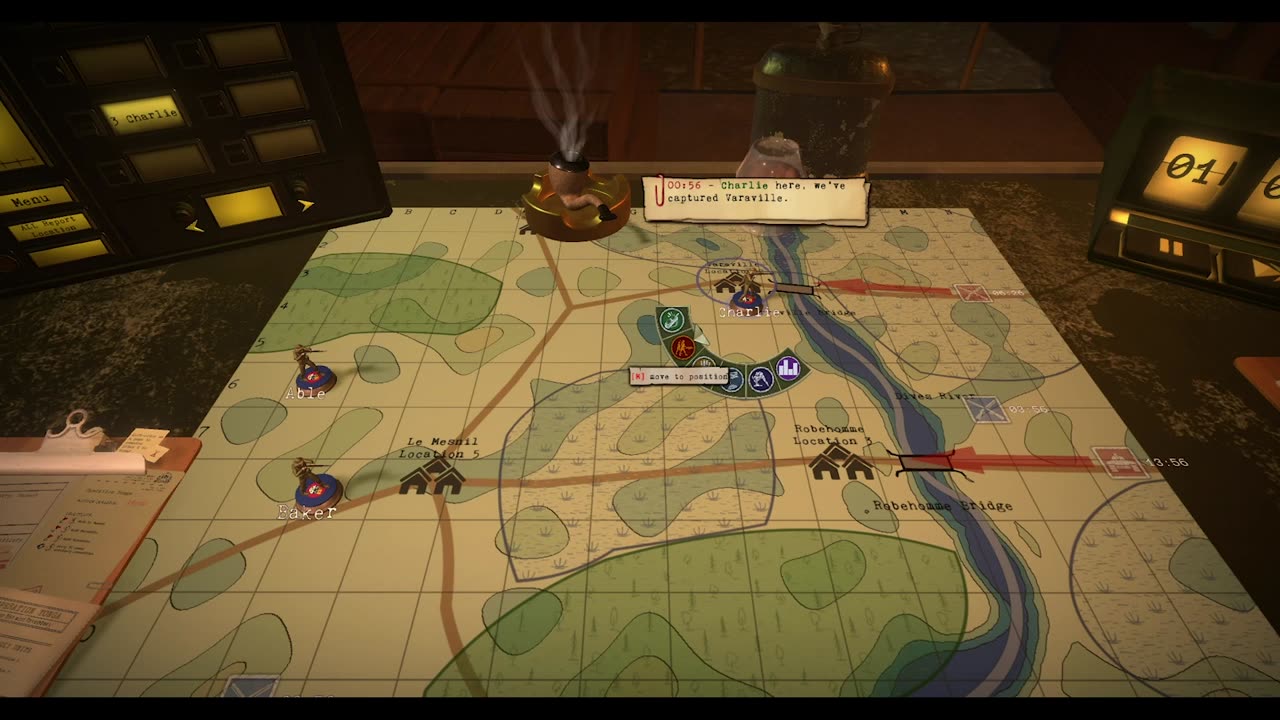Select the dark blue crouching soldier order
The height and width of the screenshot is (720, 1280).
[761, 379]
